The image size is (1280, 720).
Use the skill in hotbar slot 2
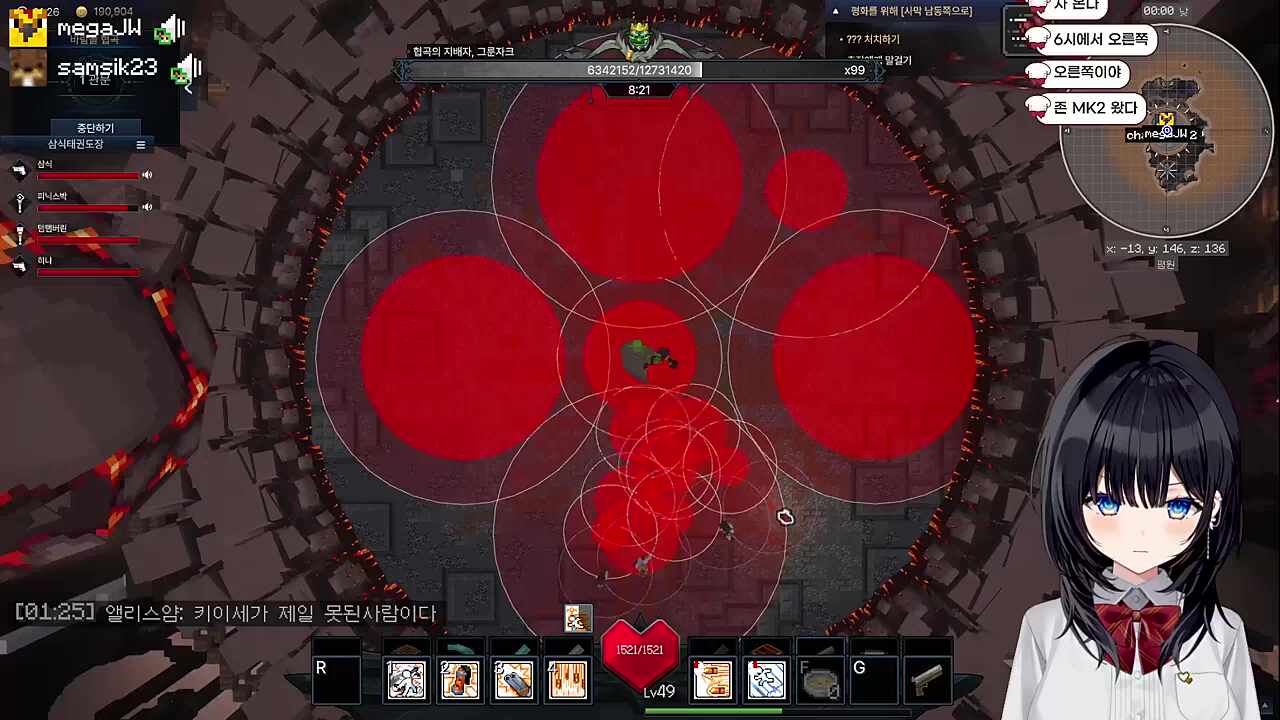[461, 680]
